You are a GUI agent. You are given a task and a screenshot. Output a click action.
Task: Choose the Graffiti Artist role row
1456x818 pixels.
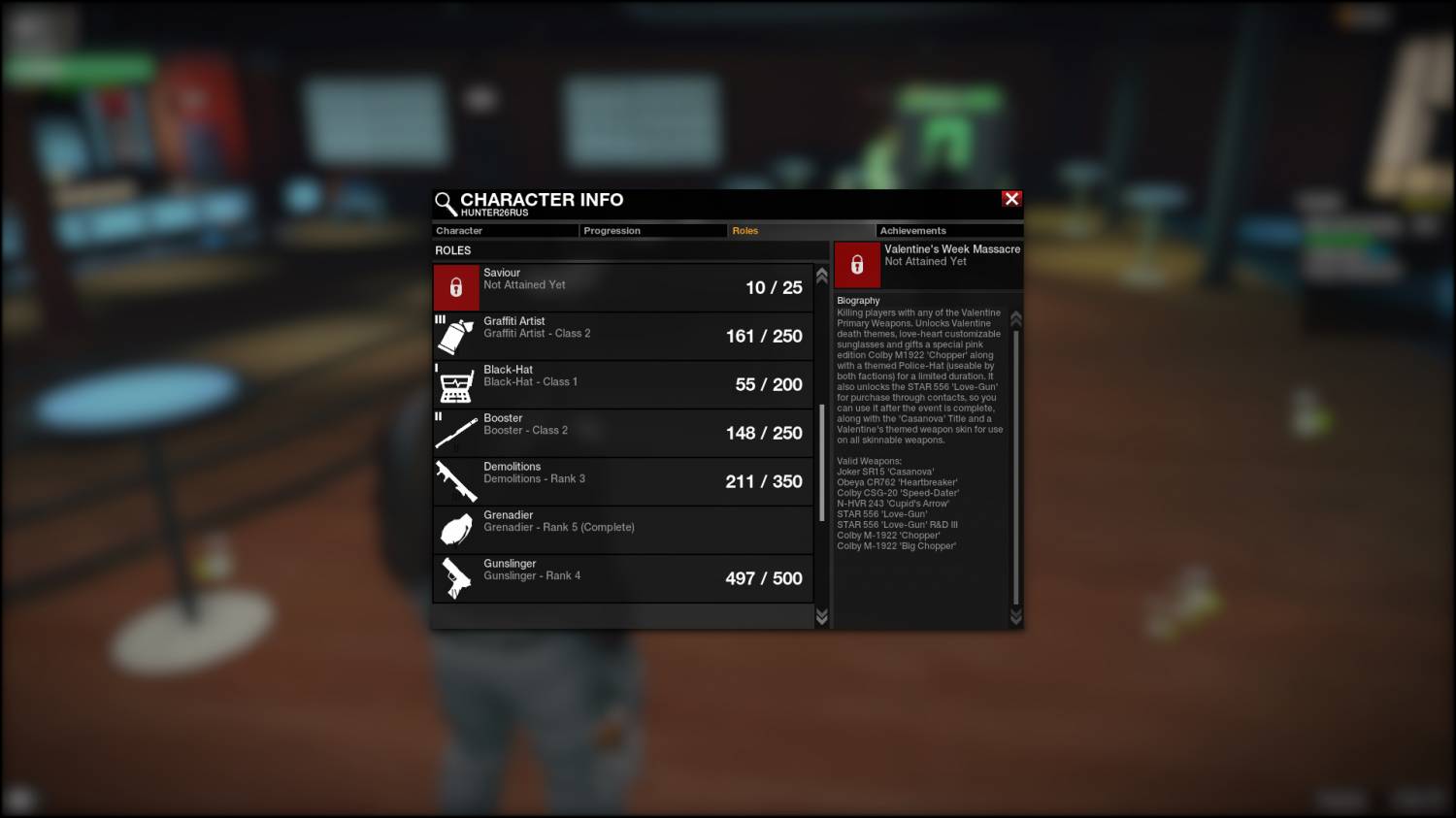pyautogui.click(x=622, y=336)
